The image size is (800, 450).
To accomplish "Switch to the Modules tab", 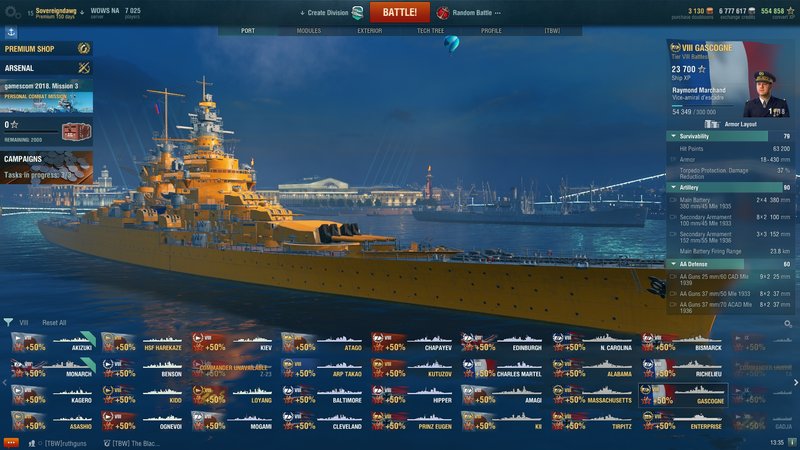I will pyautogui.click(x=309, y=31).
